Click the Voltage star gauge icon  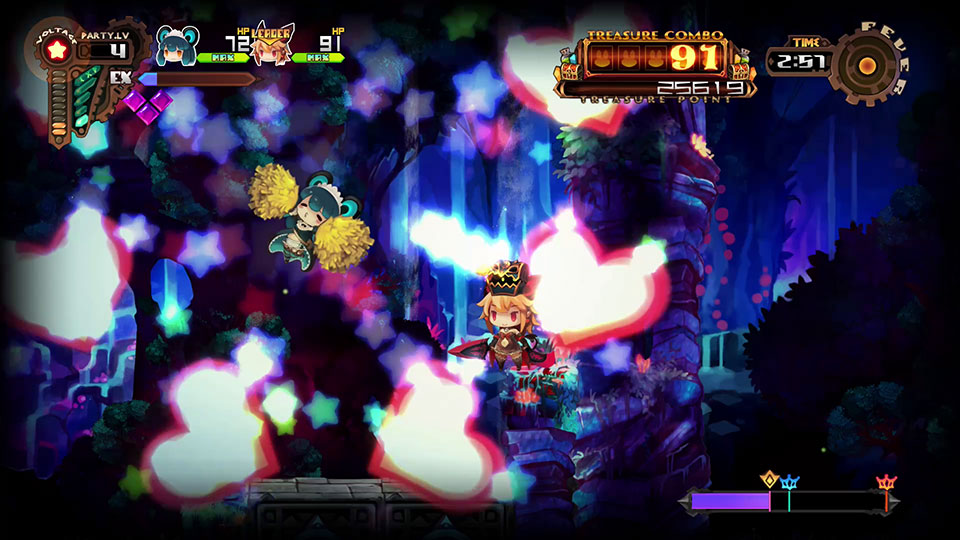[x=56, y=48]
